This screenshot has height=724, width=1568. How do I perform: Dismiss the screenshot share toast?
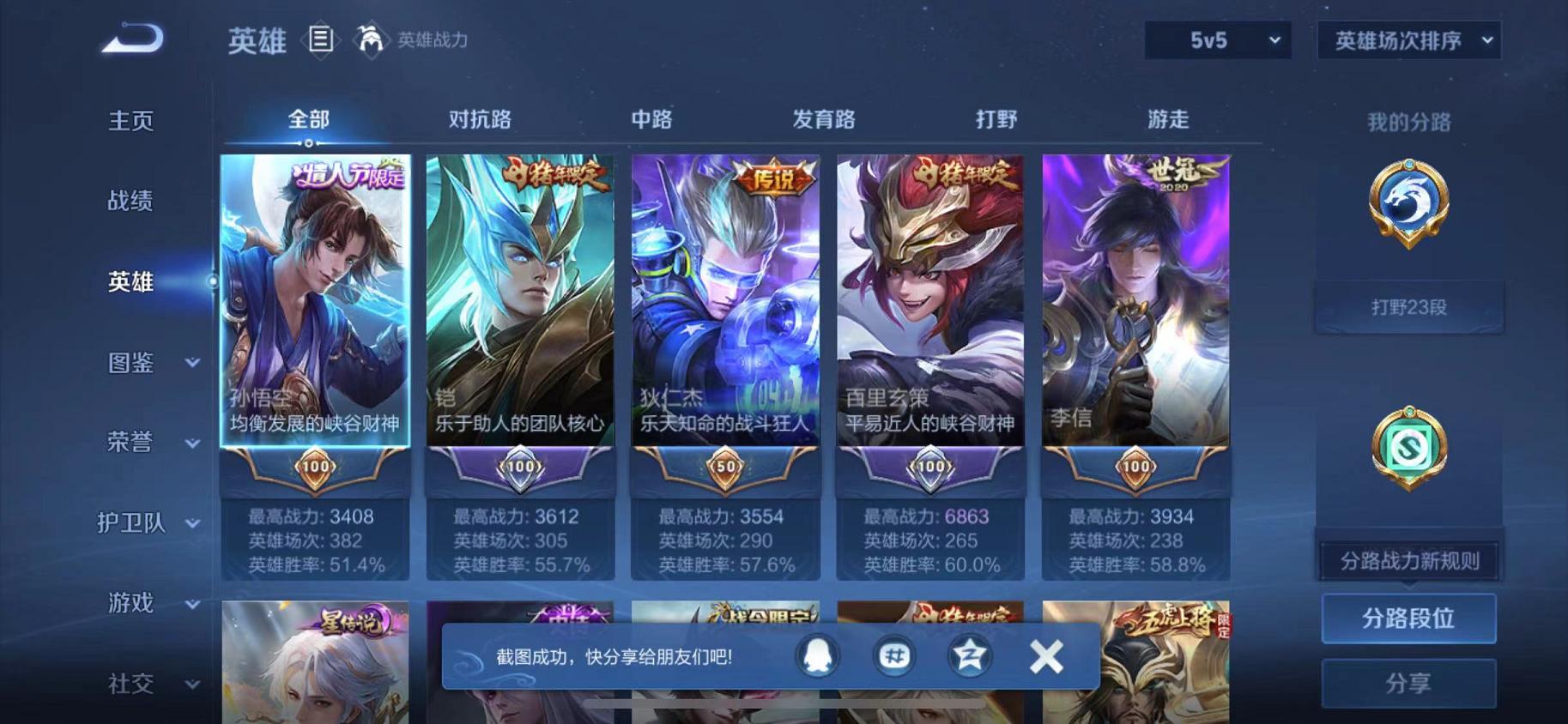pos(1045,655)
